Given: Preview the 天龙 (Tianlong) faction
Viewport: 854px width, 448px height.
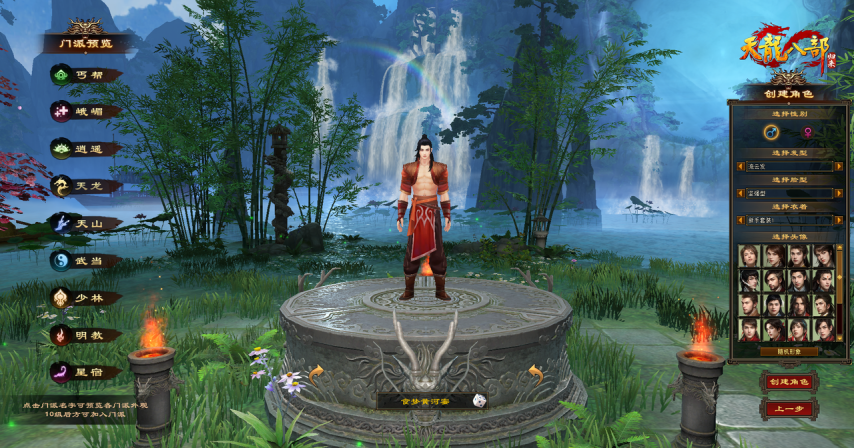Looking at the screenshot, I should point(86,185).
